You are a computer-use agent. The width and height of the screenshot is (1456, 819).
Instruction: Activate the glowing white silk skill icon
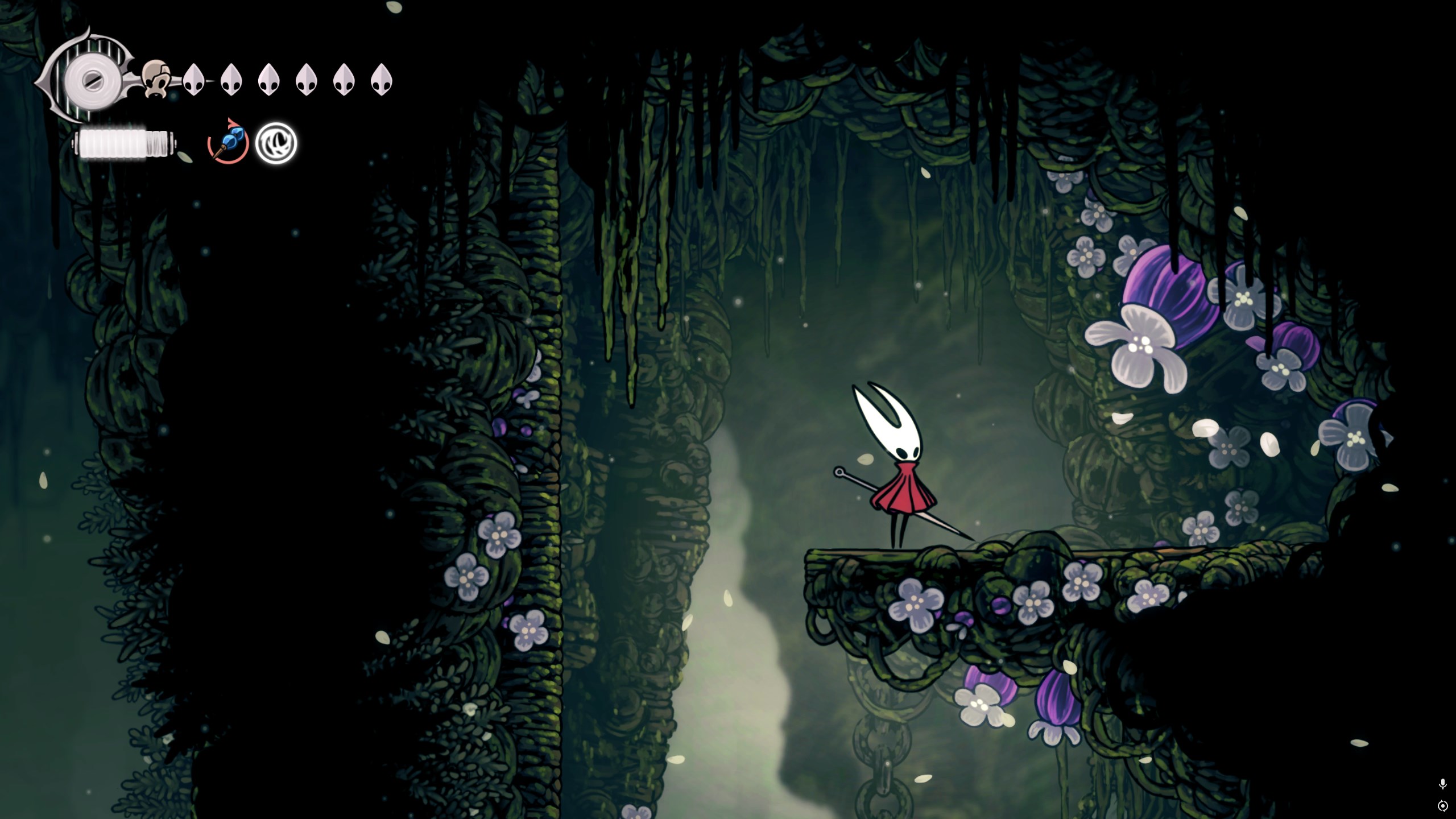tap(276, 142)
